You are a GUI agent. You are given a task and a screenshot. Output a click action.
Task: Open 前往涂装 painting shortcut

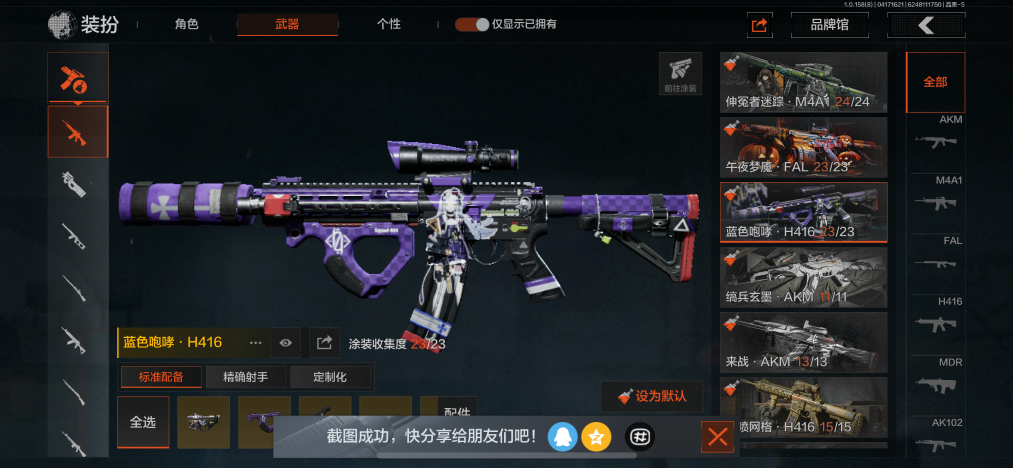pyautogui.click(x=679, y=74)
